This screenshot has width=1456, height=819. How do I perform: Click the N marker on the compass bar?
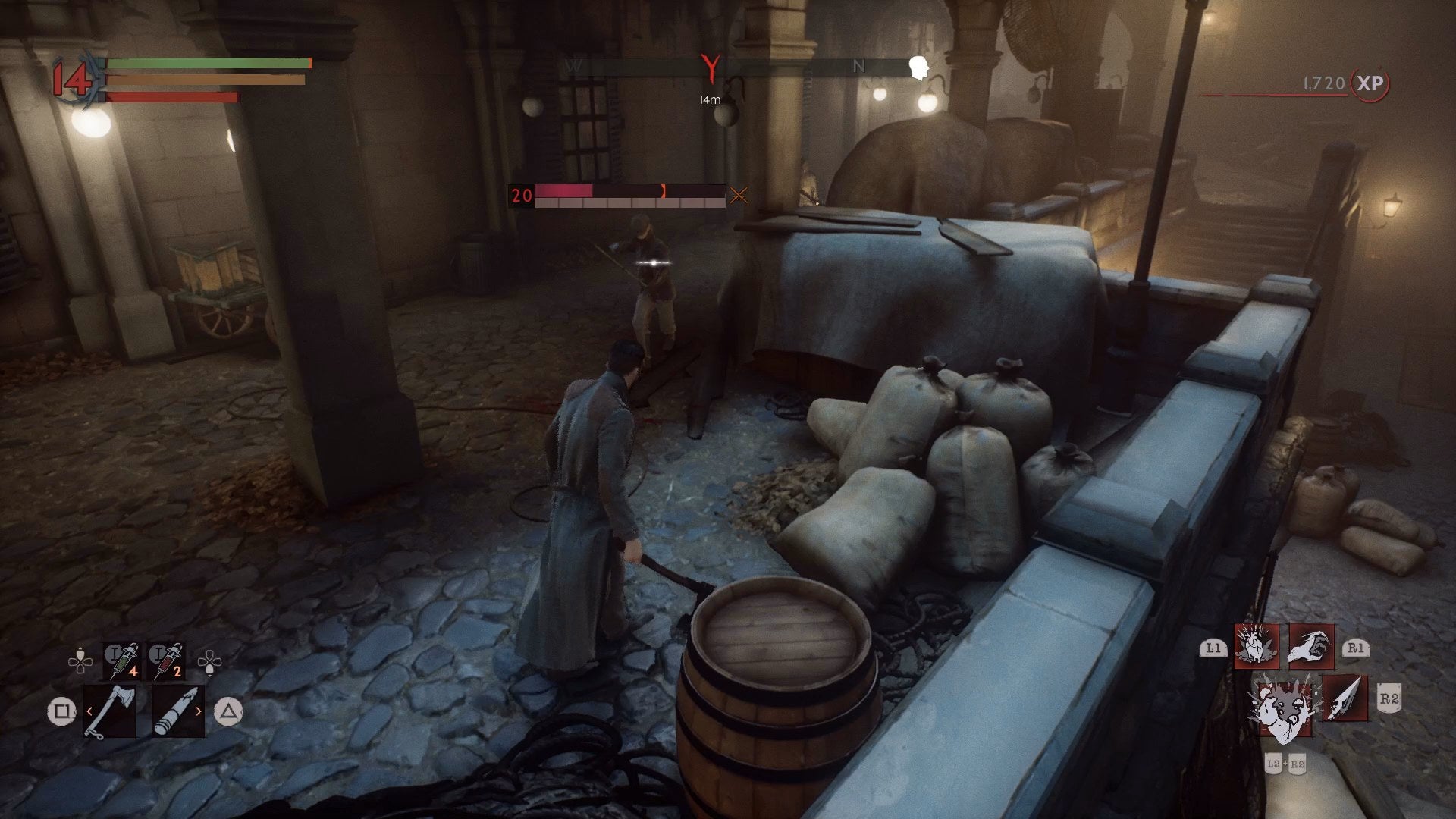tap(858, 67)
